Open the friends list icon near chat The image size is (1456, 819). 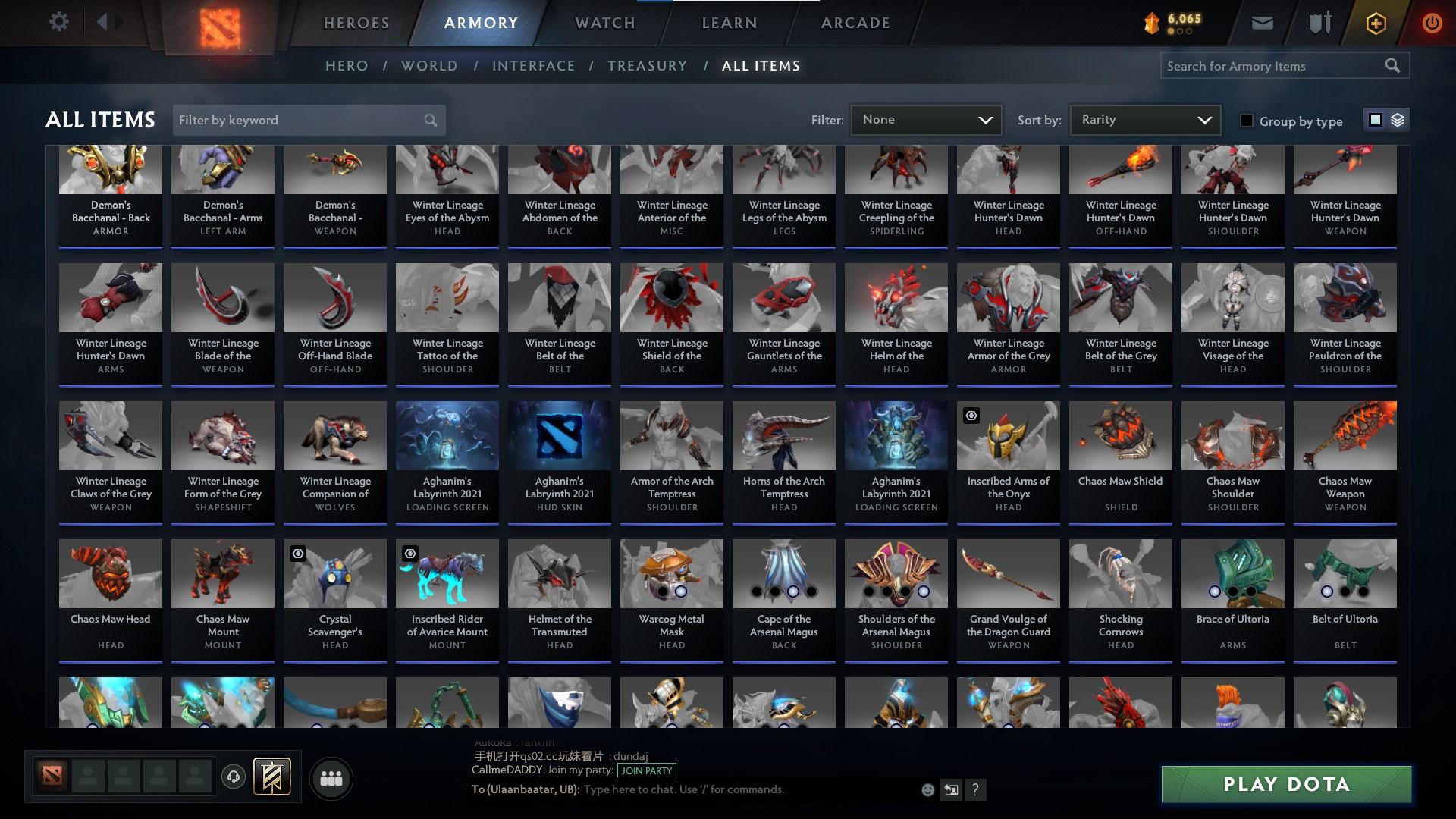pos(331,777)
